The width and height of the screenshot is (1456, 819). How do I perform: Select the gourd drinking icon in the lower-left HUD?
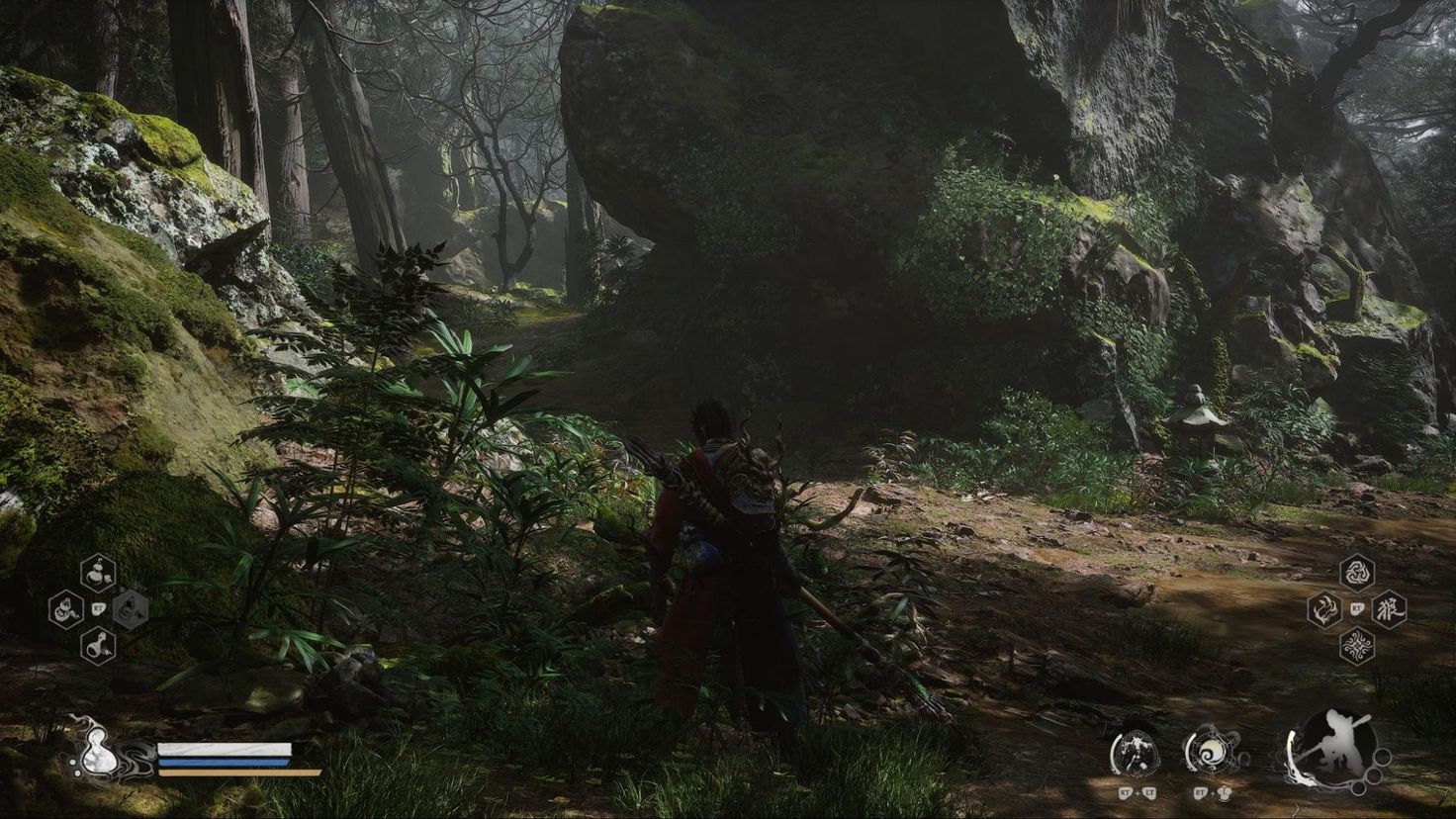click(x=98, y=753)
